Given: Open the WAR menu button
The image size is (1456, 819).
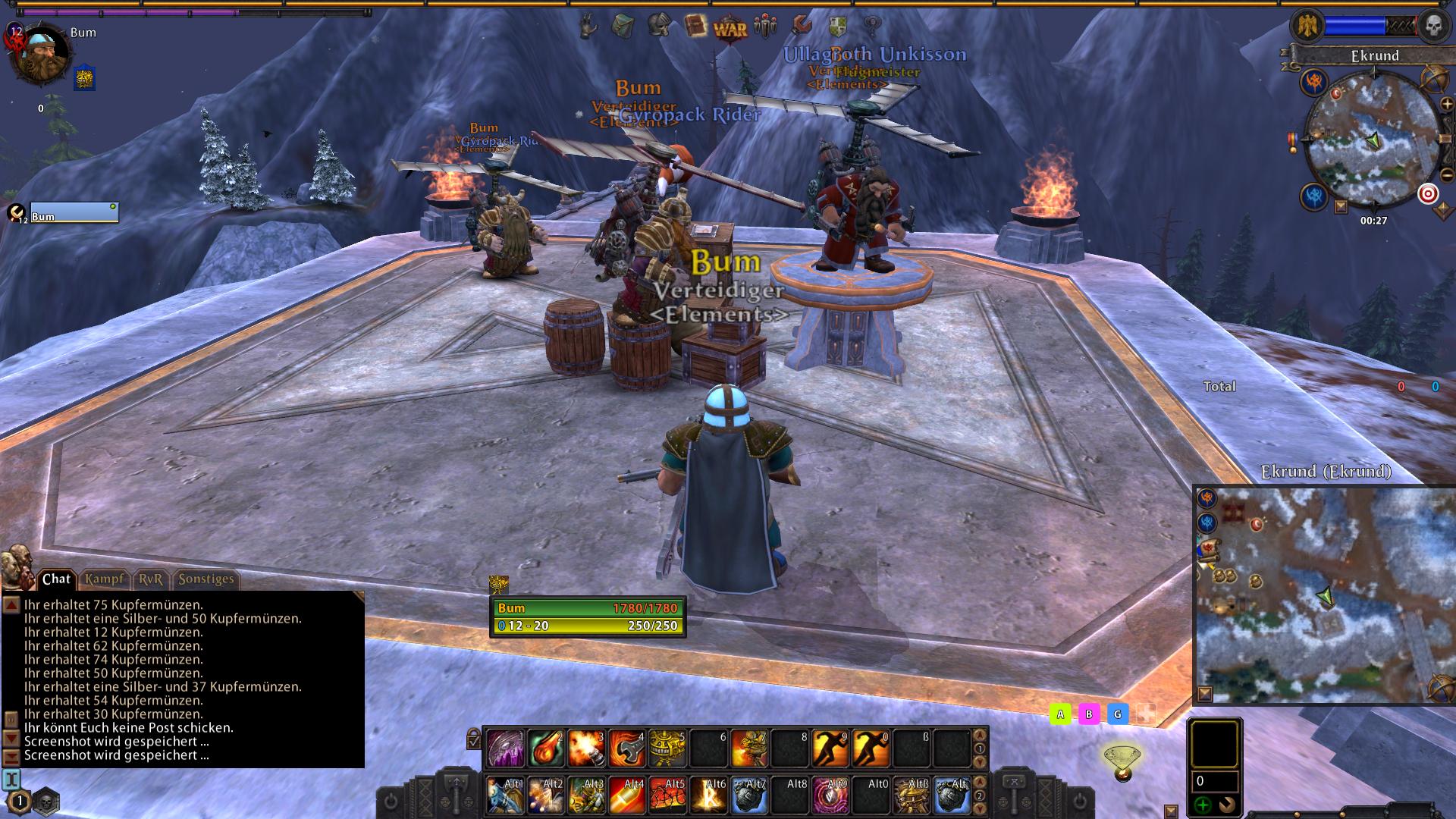Looking at the screenshot, I should point(730,29).
